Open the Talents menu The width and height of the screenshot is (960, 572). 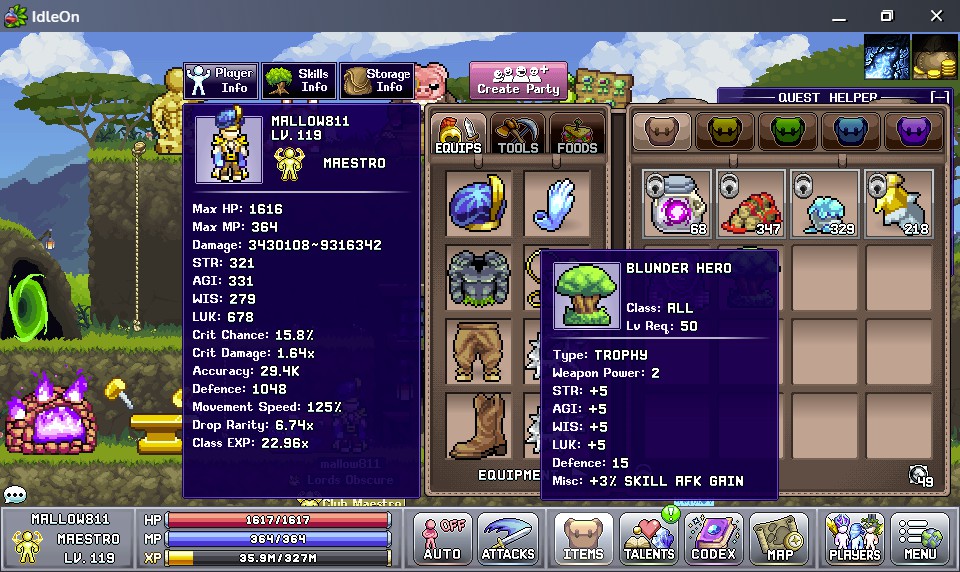point(649,539)
